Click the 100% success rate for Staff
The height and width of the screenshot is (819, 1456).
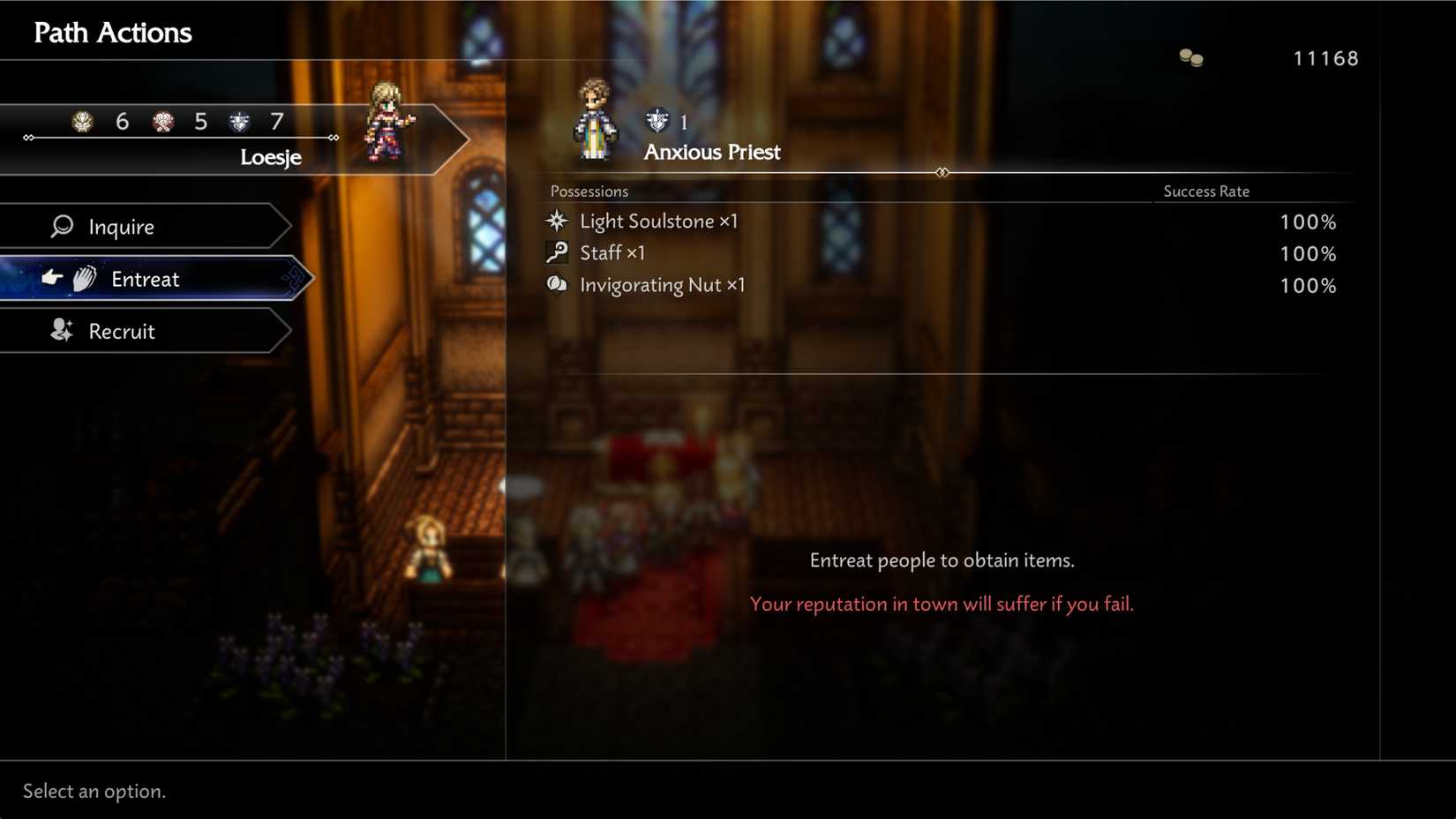[x=1308, y=253]
